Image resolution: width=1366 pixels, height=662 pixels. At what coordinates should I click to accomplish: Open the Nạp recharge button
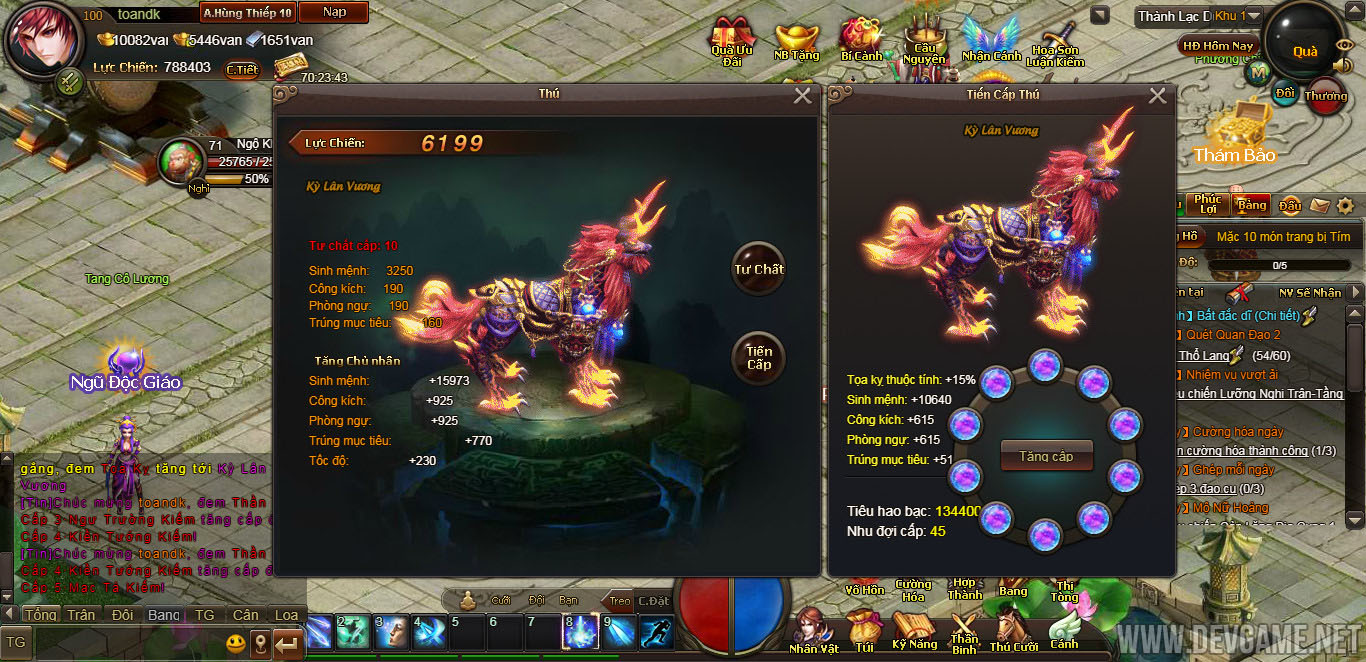(333, 13)
